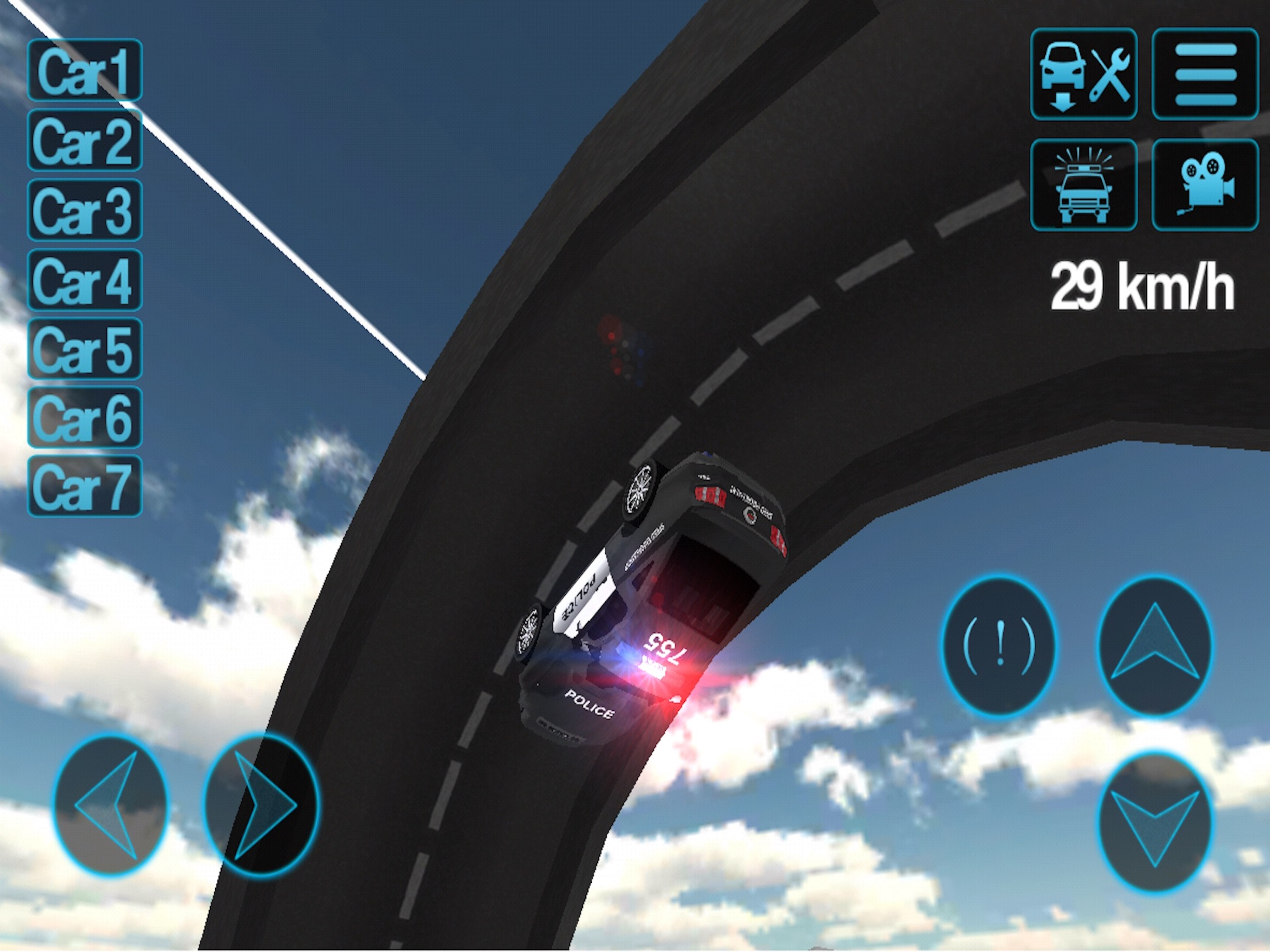Viewport: 1270px width, 952px height.
Task: Choose the Car 3 option
Action: pyautogui.click(x=85, y=210)
